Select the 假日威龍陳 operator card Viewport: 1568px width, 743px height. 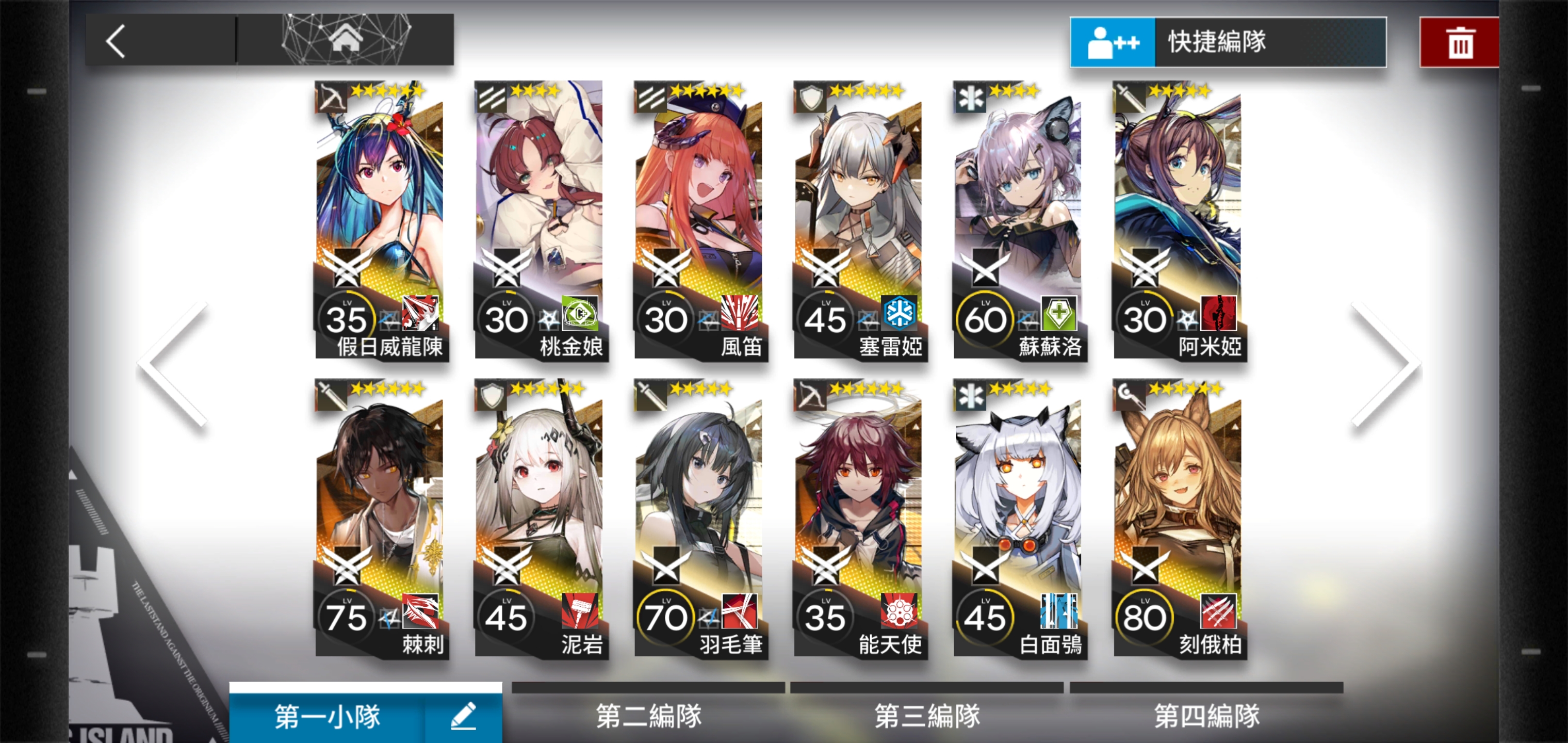[x=381, y=220]
